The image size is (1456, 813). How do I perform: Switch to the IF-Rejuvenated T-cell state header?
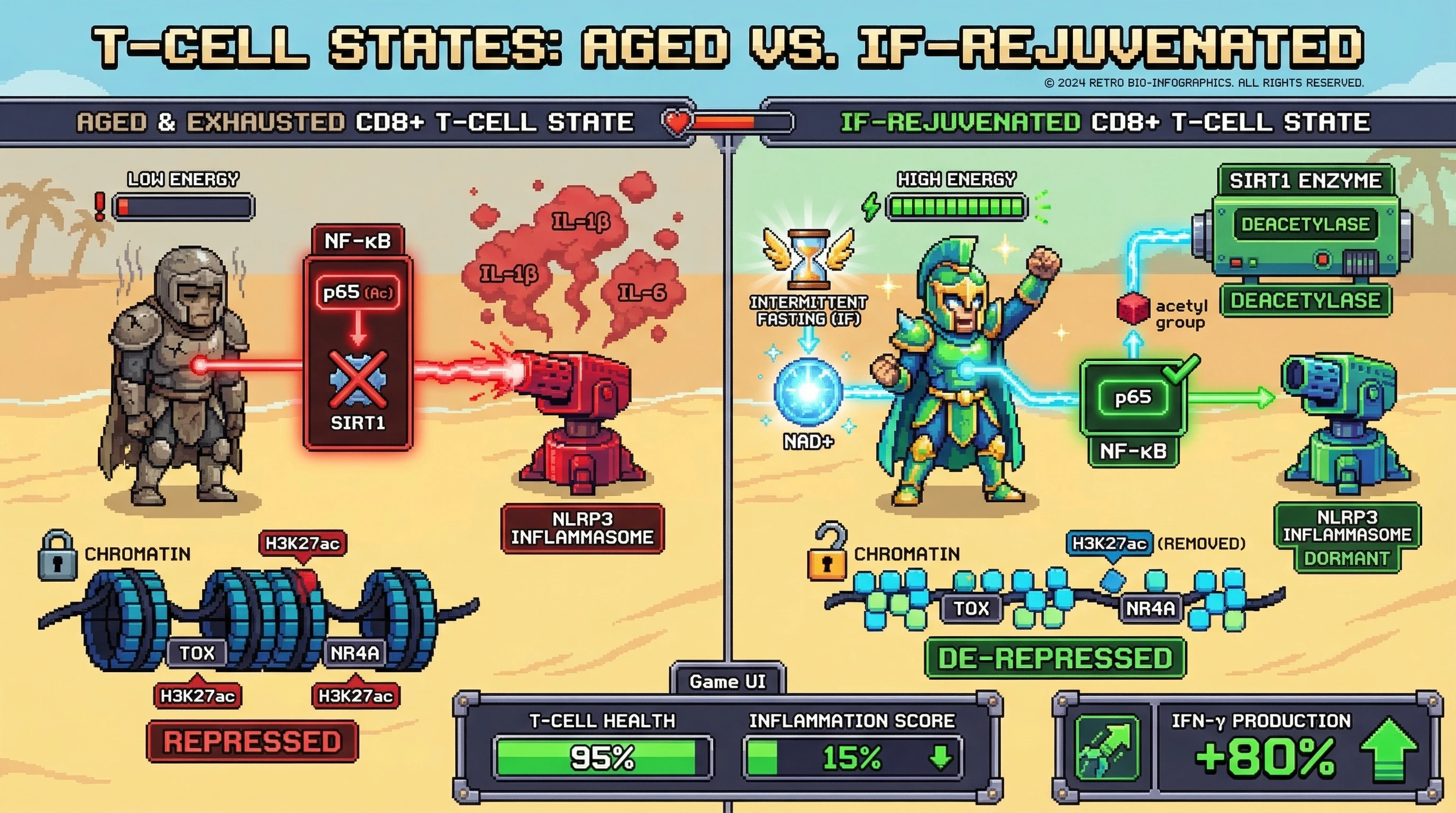1105,122
